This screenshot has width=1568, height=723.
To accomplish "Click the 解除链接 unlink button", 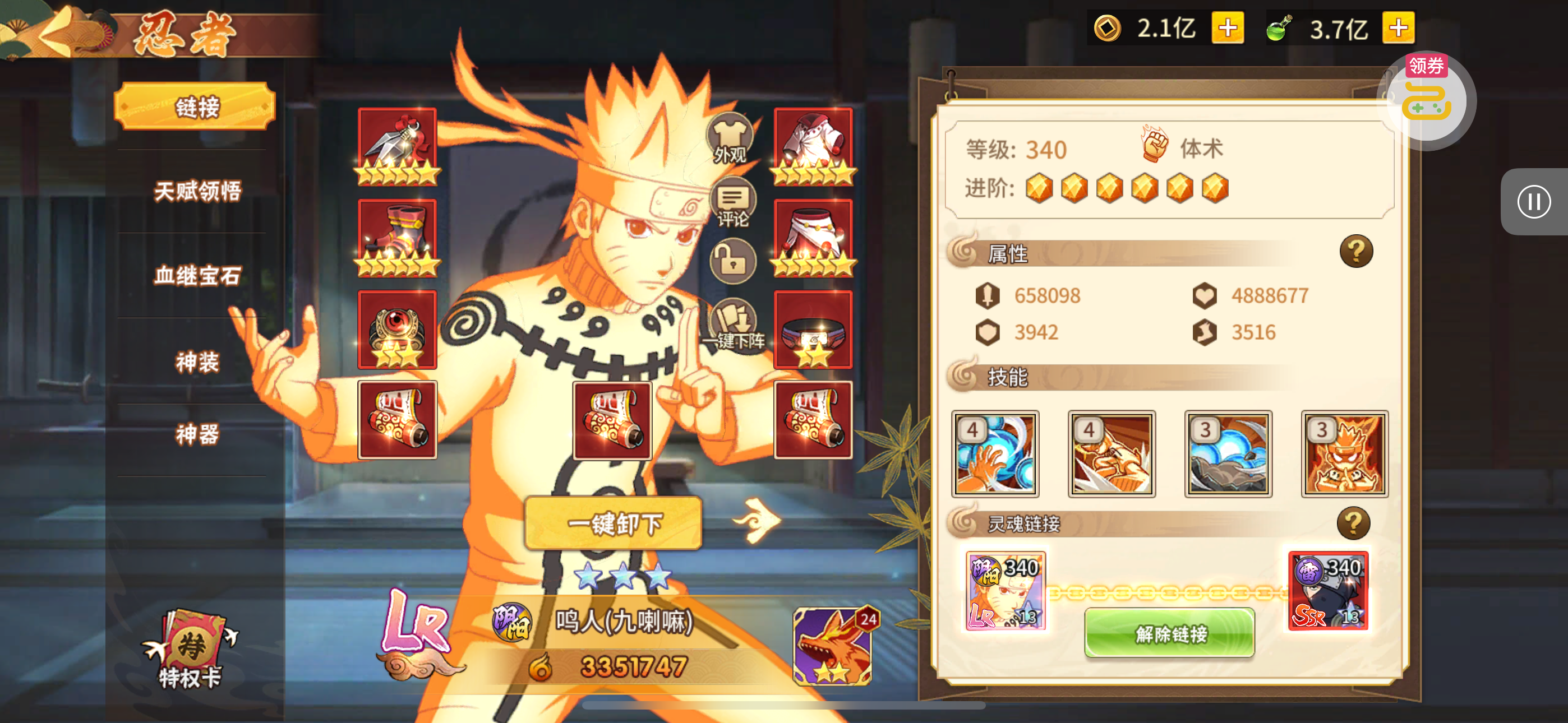I will (1169, 633).
